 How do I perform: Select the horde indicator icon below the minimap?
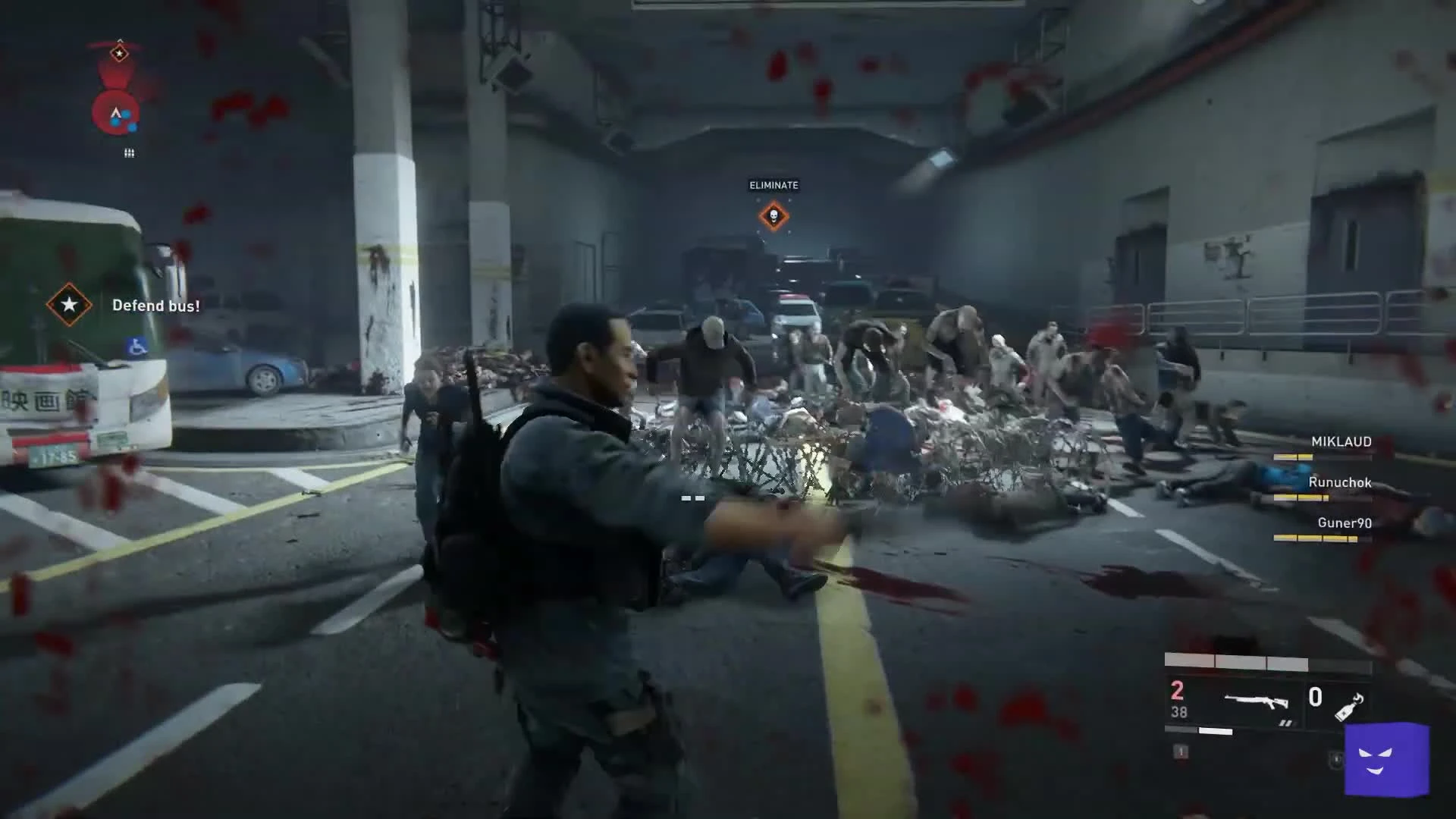[129, 152]
